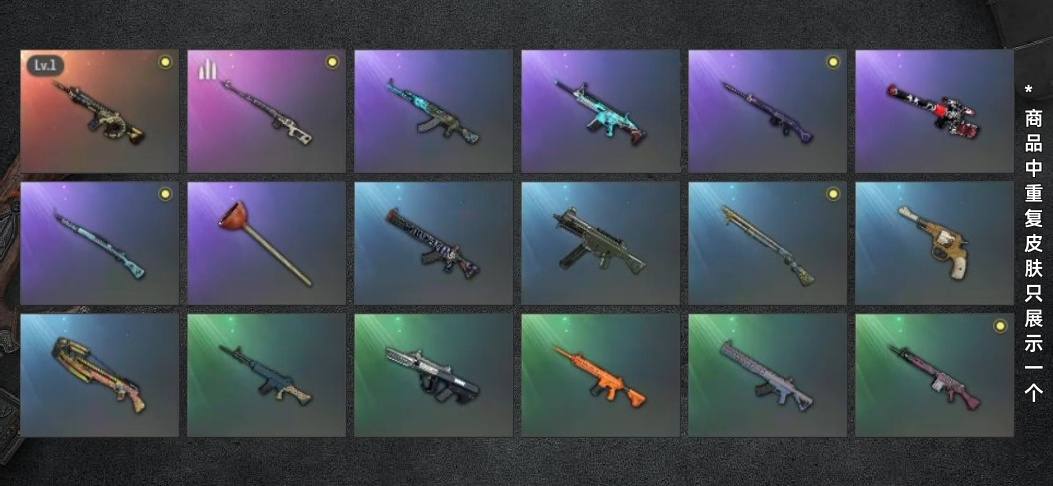Screen dimensions: 1053x486
Task: Pick the silver AUG bullpup rifle skin
Action: pyautogui.click(x=433, y=375)
